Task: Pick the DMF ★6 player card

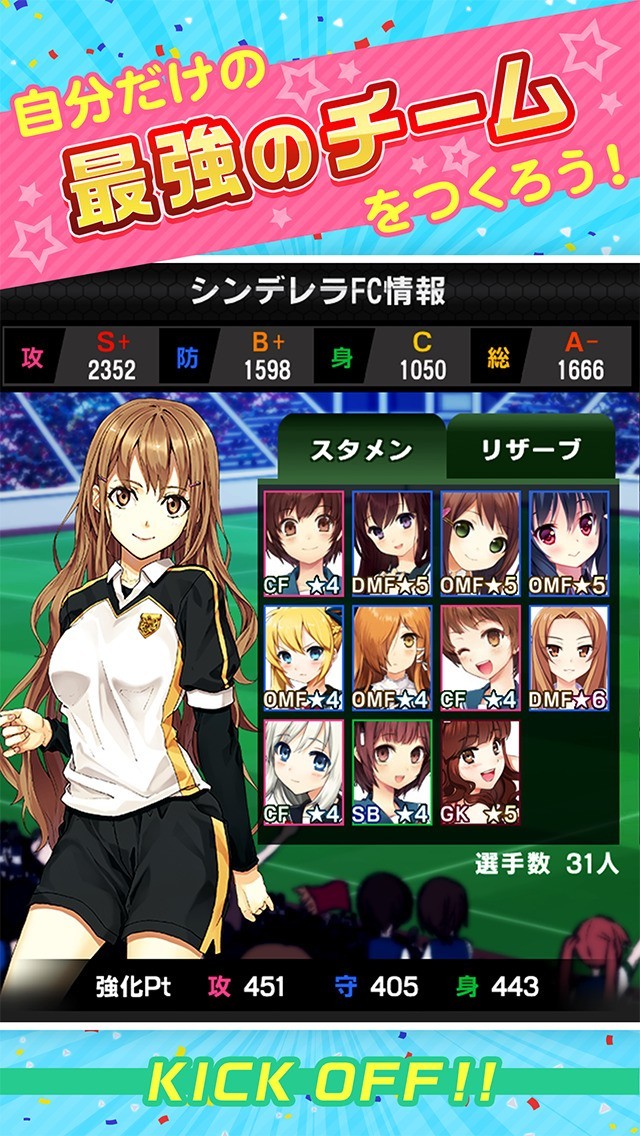Action: coord(568,658)
